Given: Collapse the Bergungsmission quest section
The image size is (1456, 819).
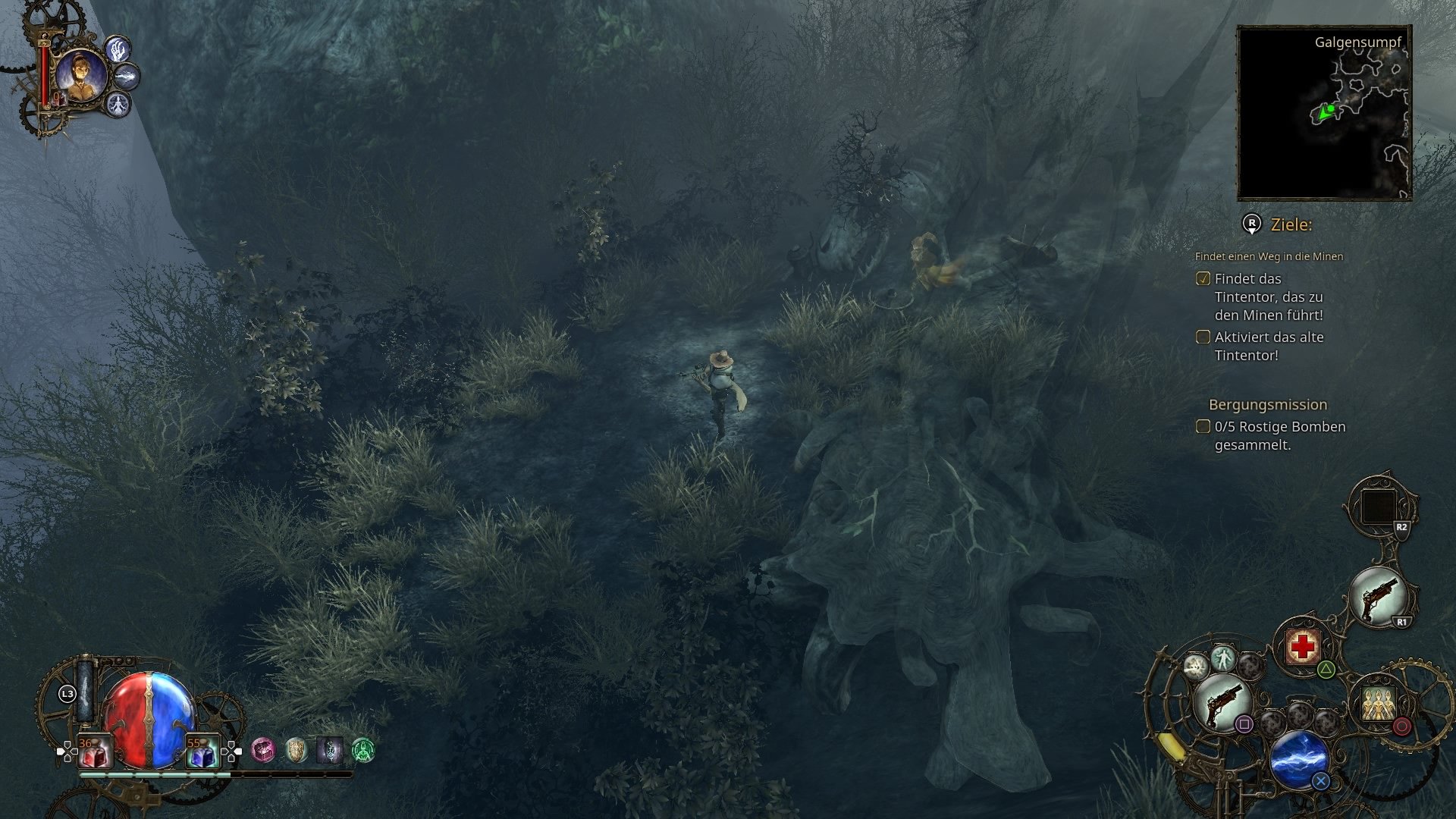Looking at the screenshot, I should tap(1267, 406).
